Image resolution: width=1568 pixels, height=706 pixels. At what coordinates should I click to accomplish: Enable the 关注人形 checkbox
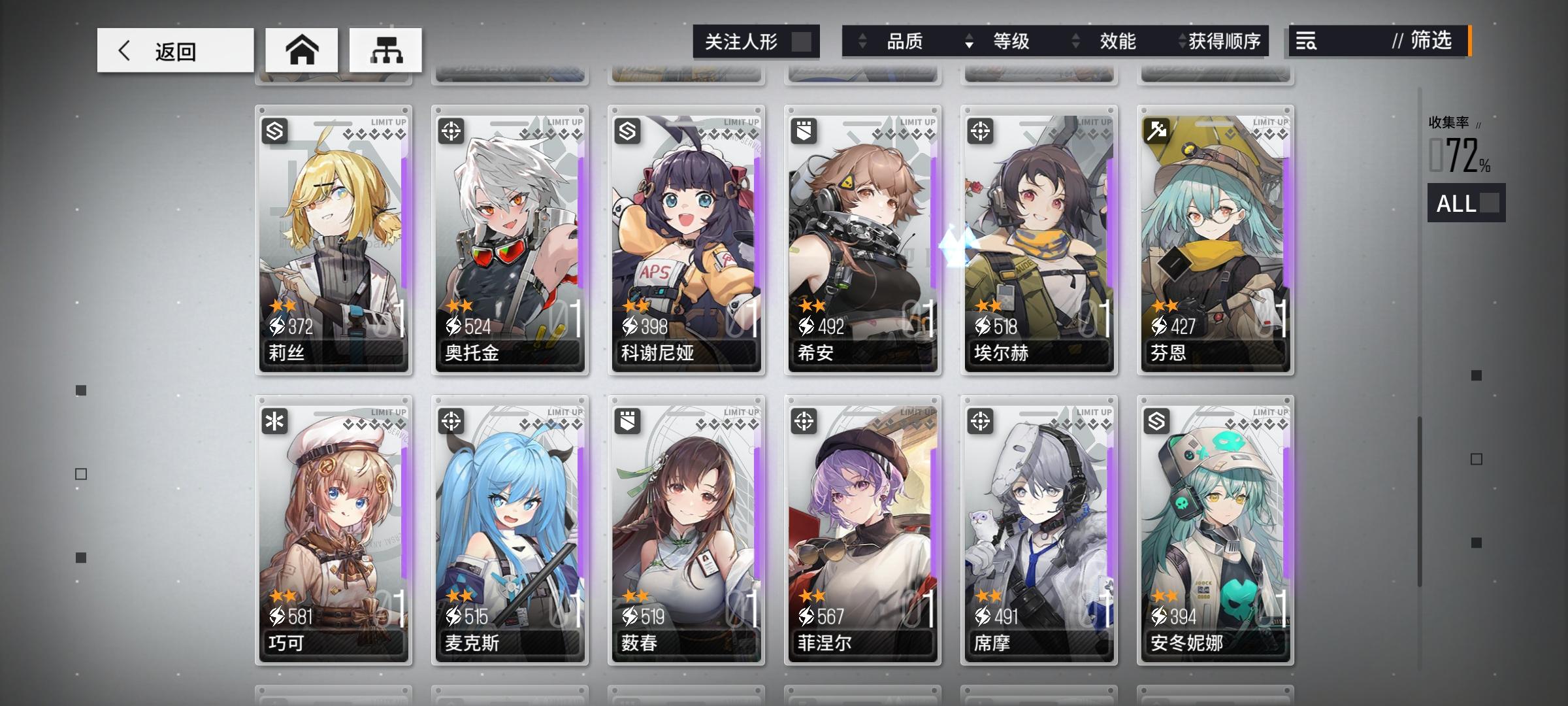coord(802,42)
